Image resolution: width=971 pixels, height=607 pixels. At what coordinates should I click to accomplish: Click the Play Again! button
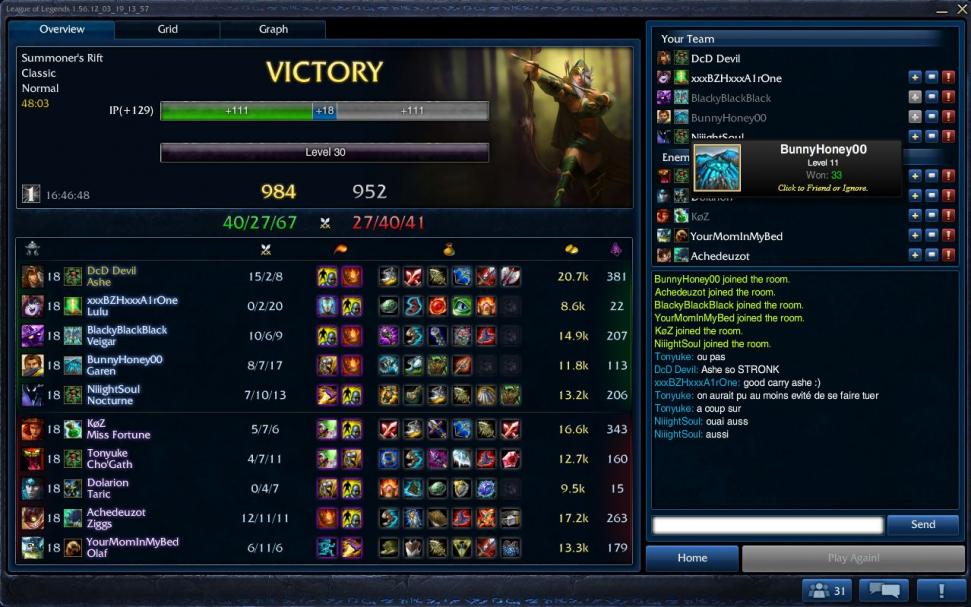coord(853,558)
